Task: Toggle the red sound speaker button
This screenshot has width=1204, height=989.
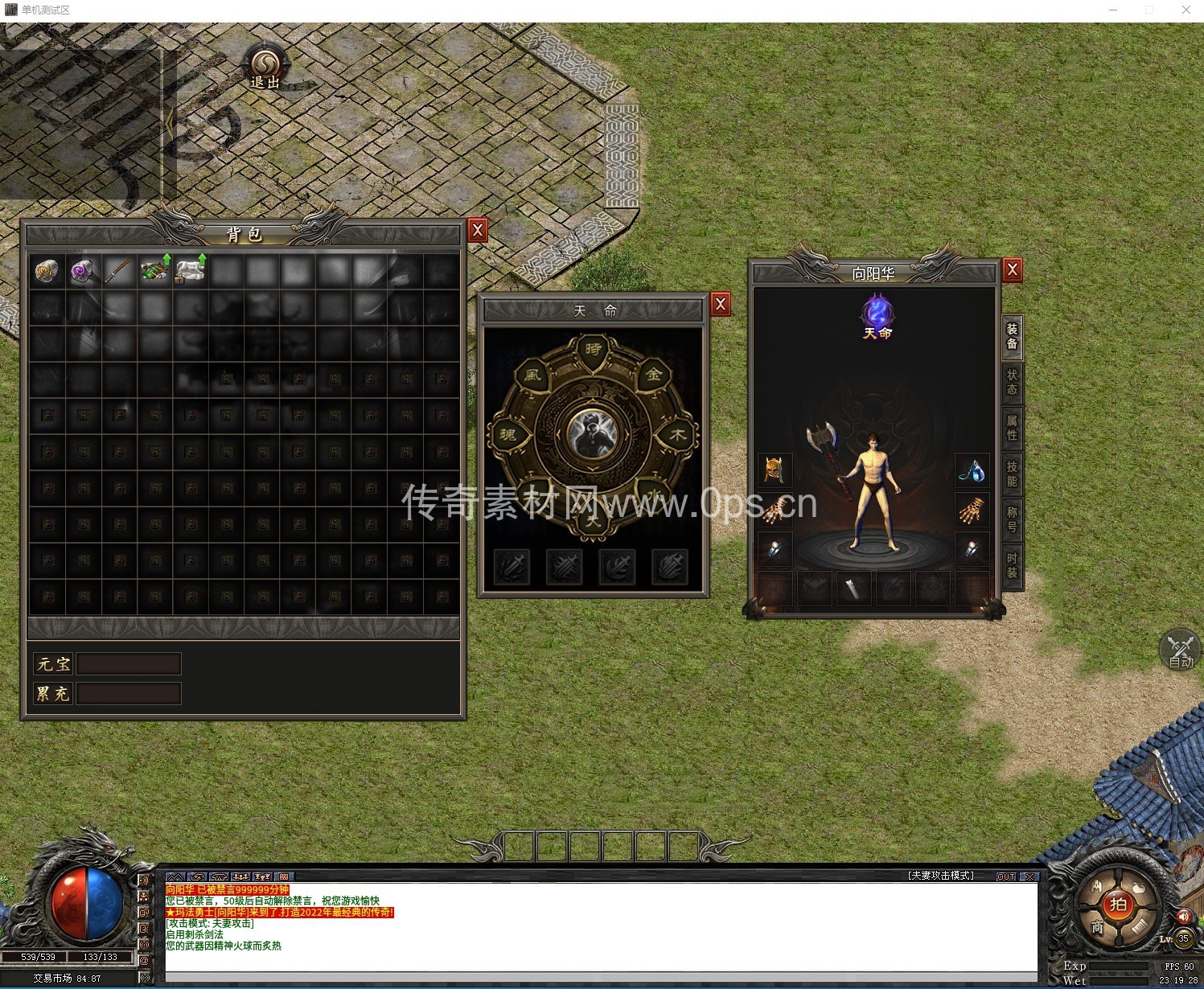Action: 1183,917
